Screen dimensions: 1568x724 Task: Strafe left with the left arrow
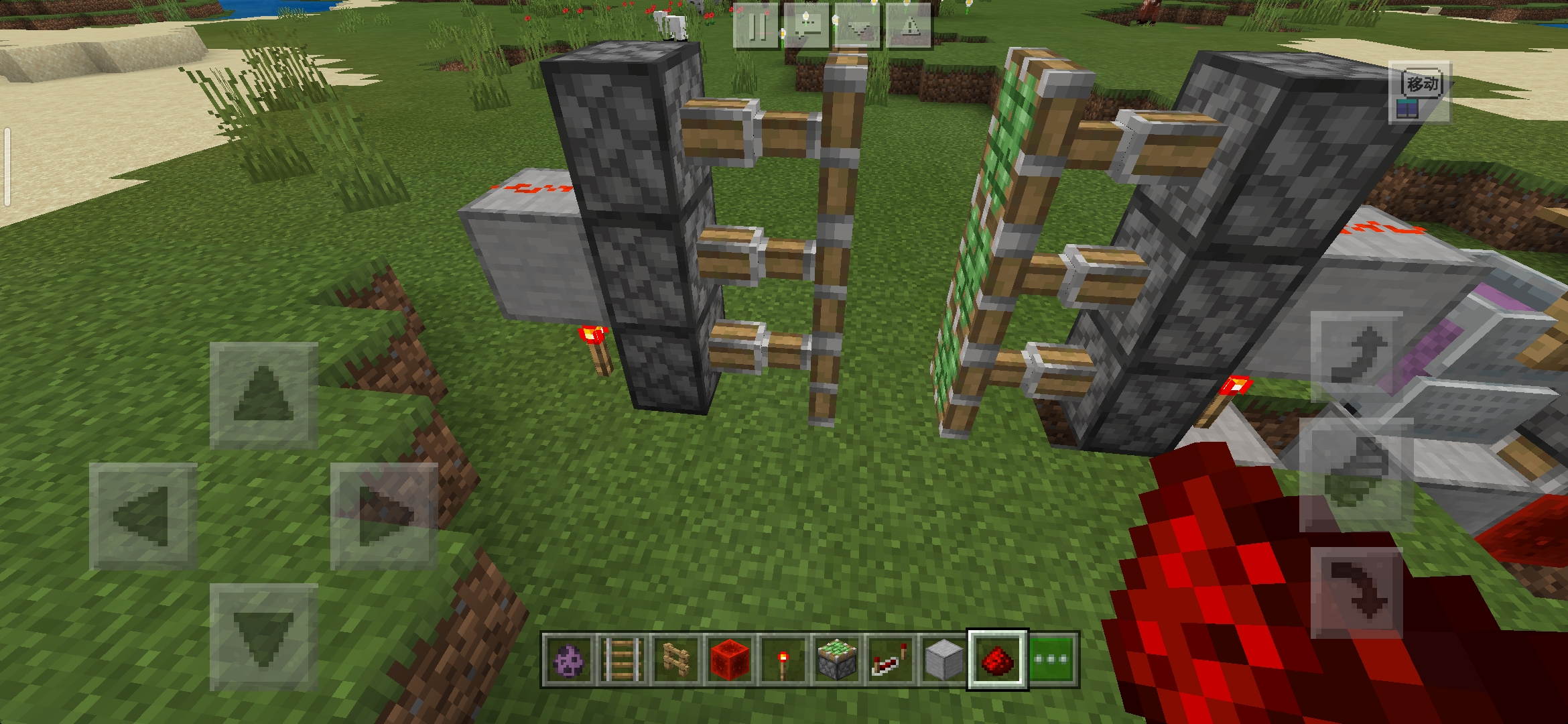pos(143,516)
